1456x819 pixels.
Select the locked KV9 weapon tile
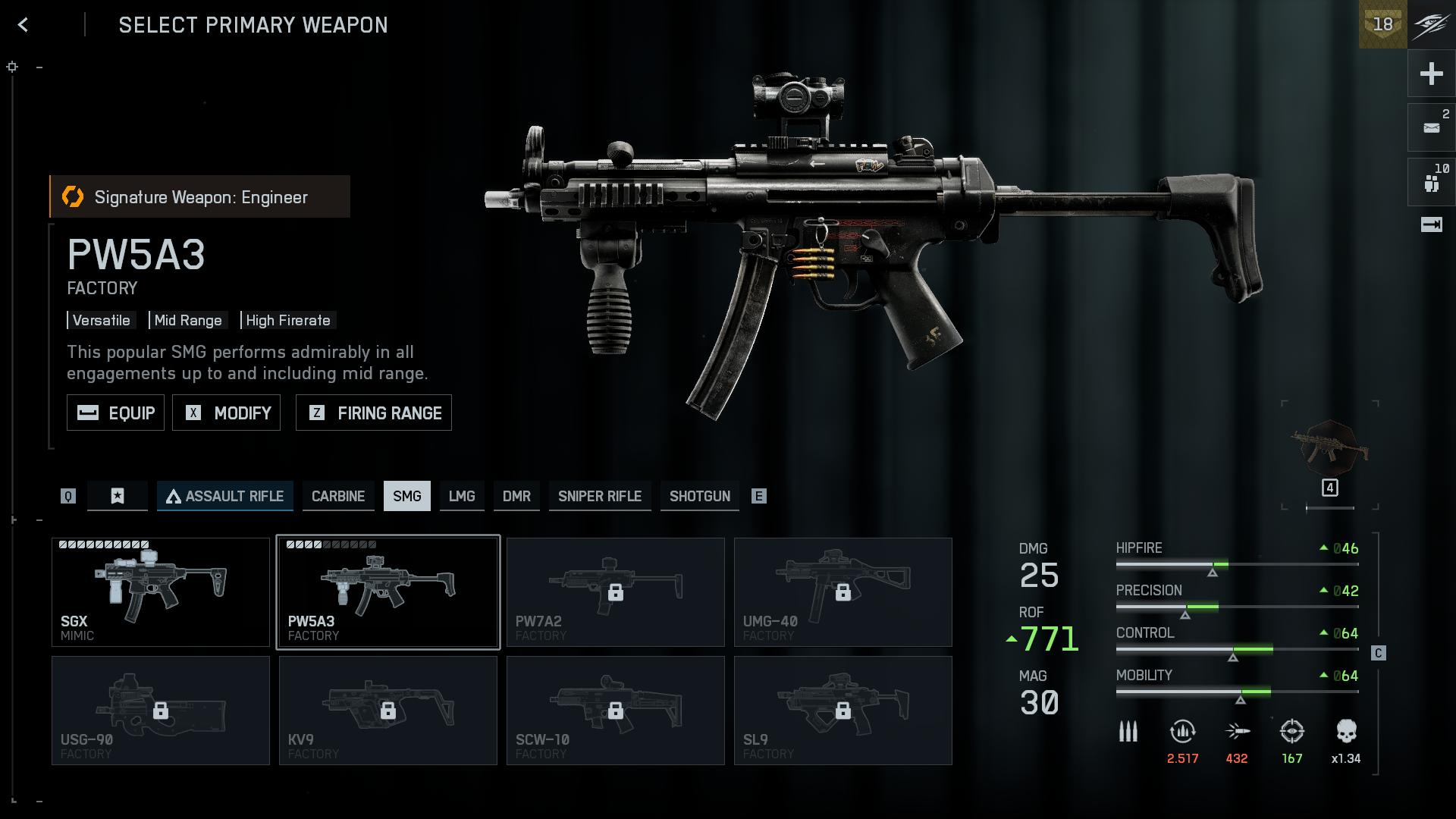click(x=388, y=711)
